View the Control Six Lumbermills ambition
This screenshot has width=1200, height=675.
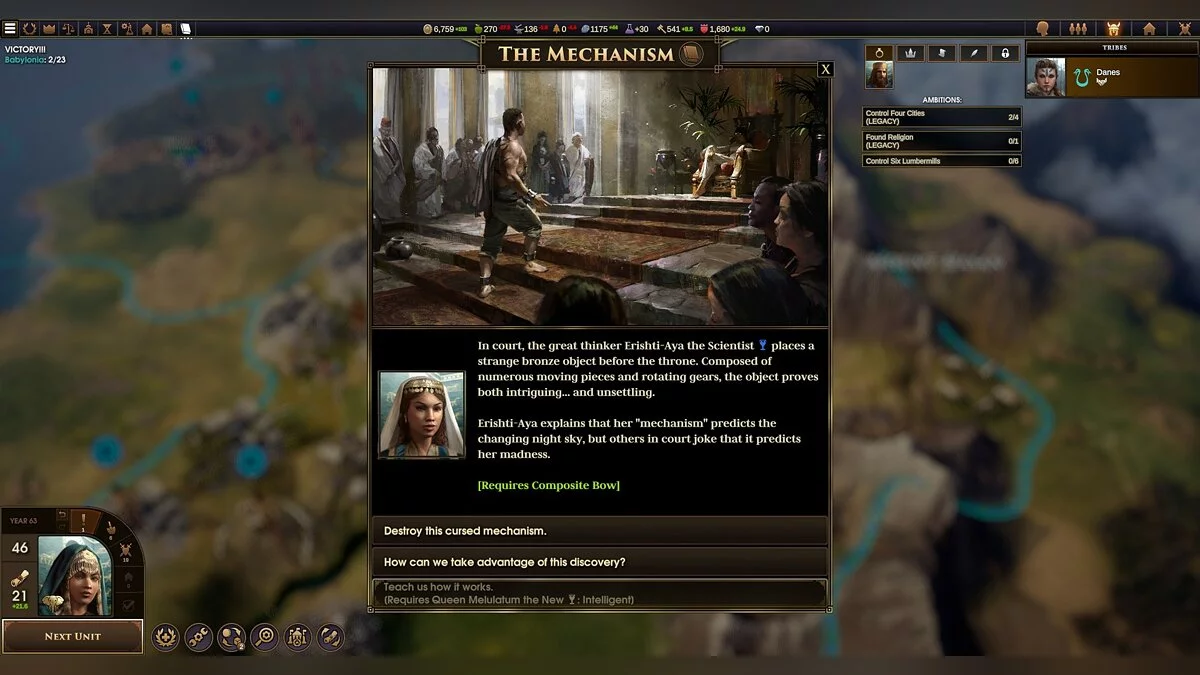point(942,161)
